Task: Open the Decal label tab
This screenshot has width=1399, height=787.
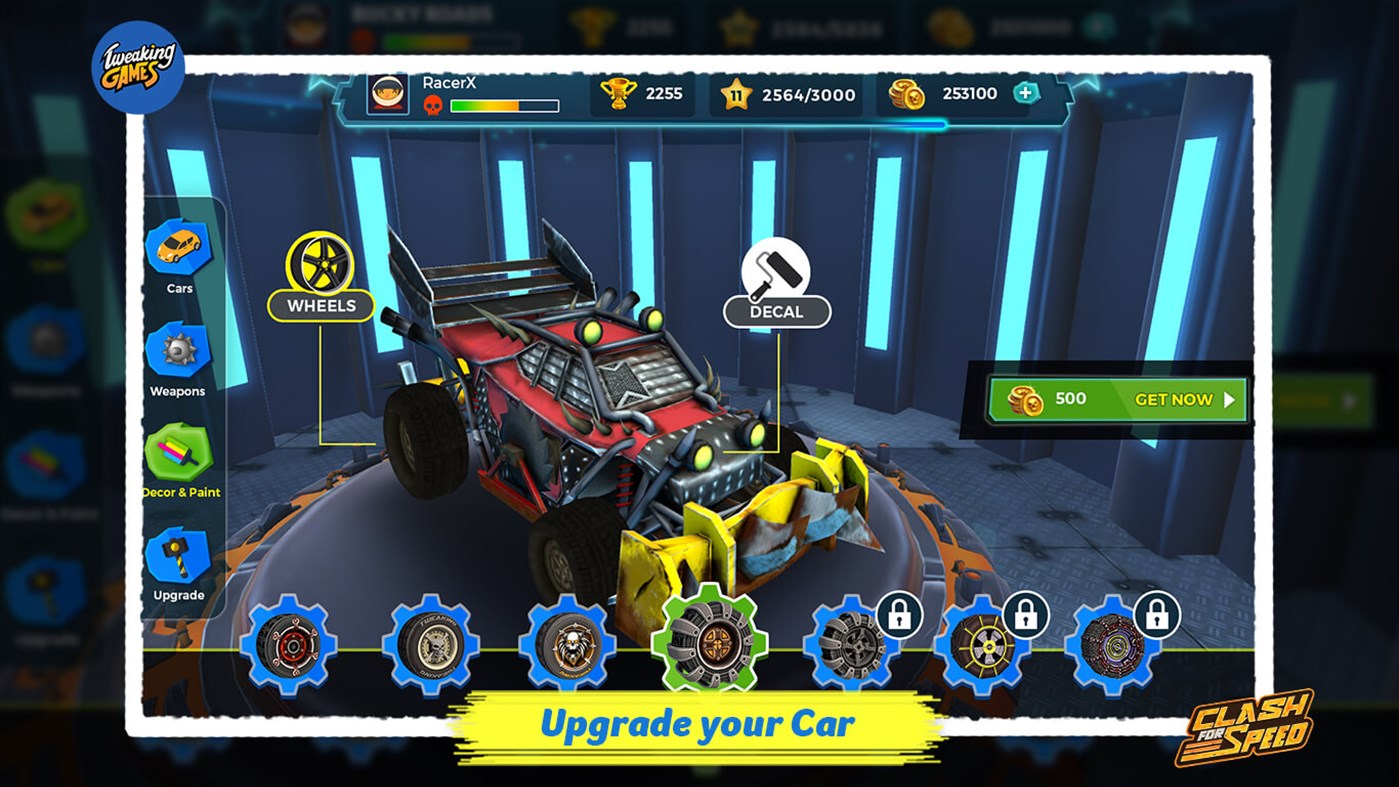Action: click(776, 311)
